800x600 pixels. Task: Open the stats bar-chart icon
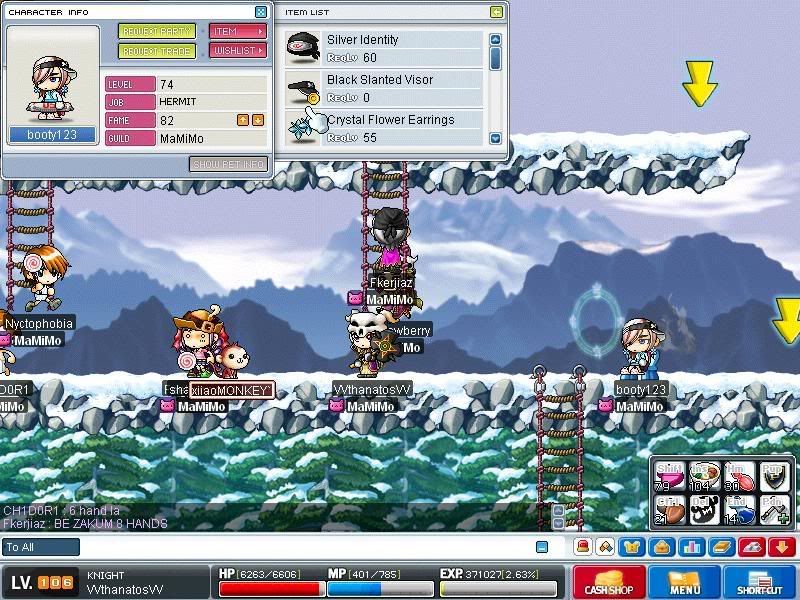(691, 547)
